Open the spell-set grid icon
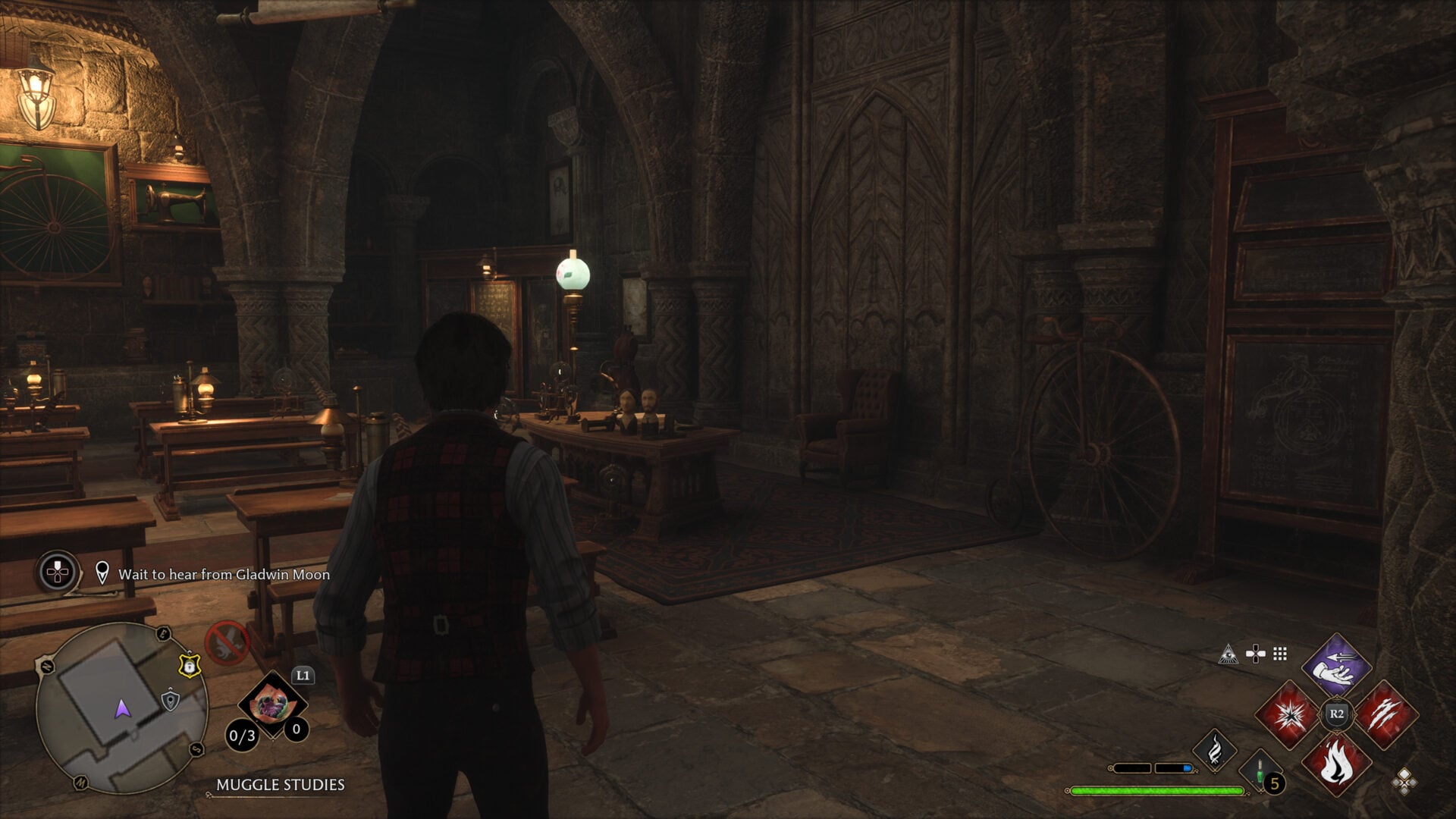 pos(1280,654)
